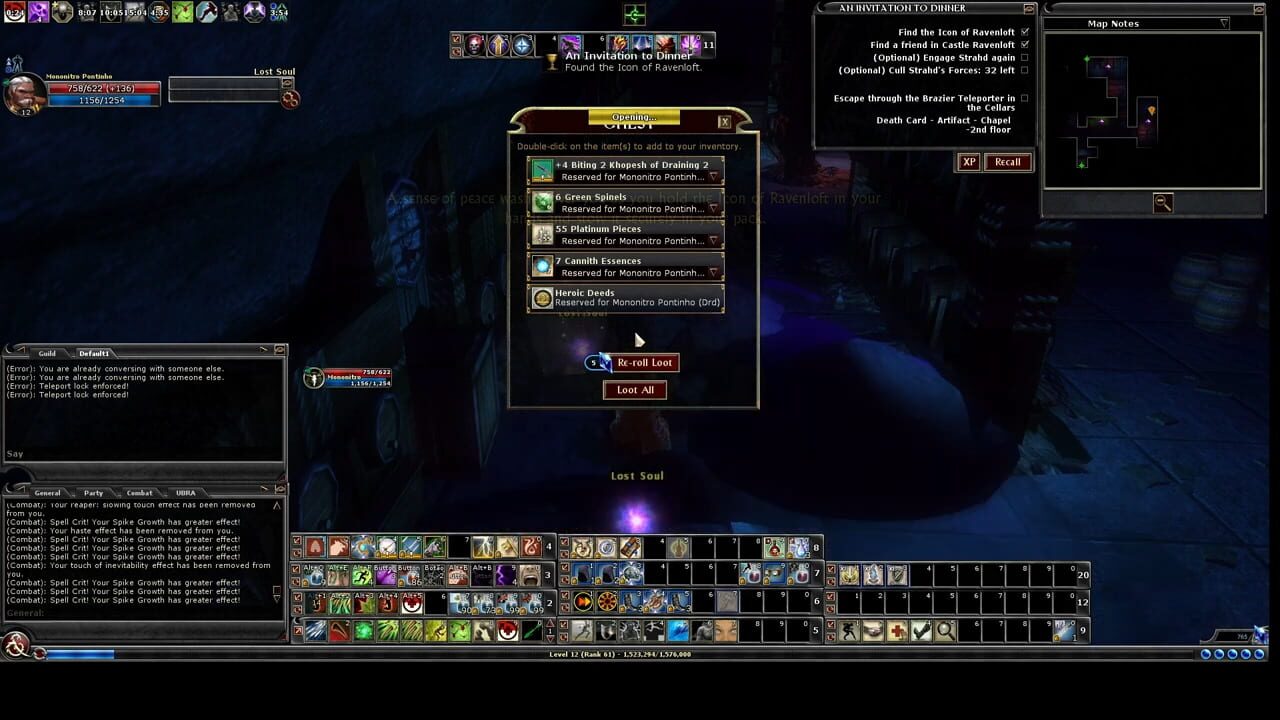
Task: Click the Re-roll Loot button
Action: pyautogui.click(x=644, y=362)
